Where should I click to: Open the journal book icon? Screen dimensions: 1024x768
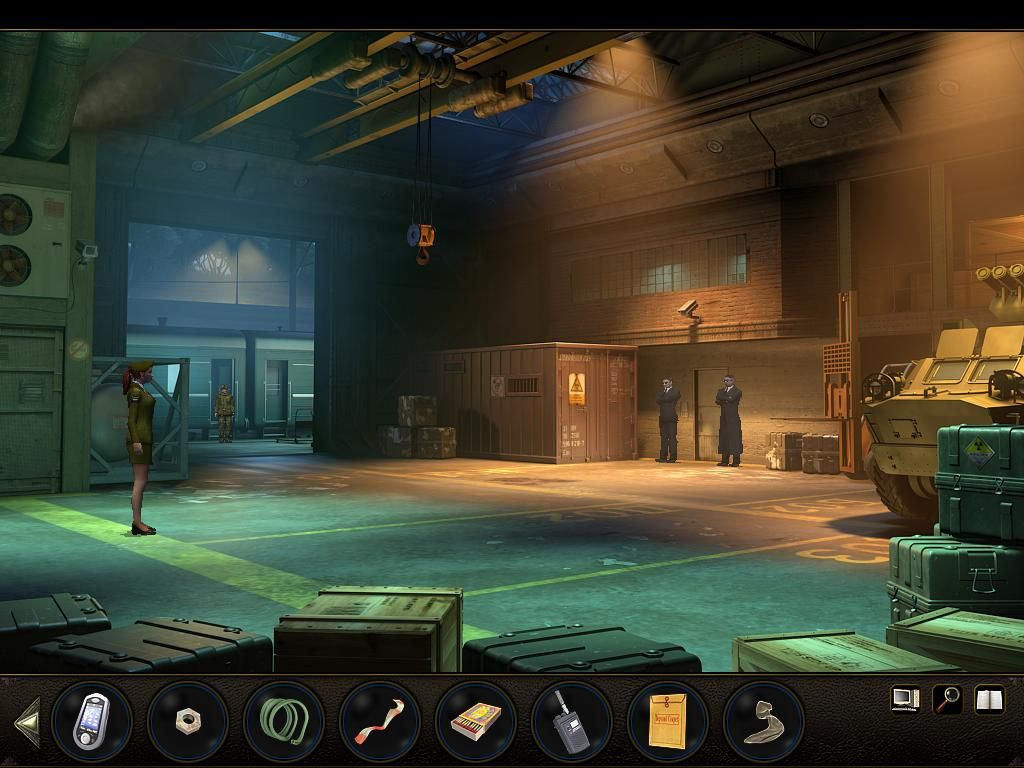pyautogui.click(x=989, y=699)
